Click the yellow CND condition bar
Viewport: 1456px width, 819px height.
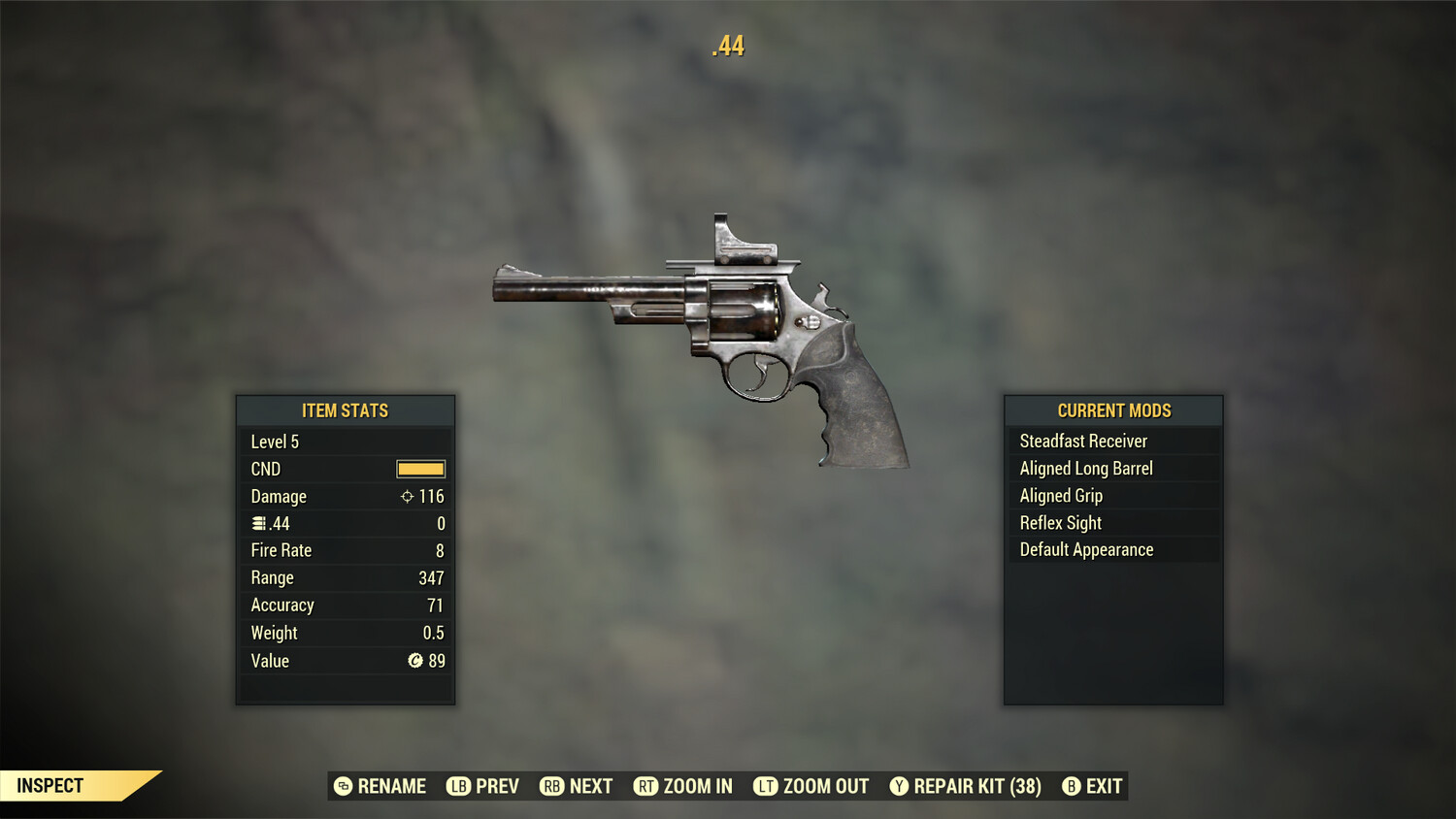point(419,469)
